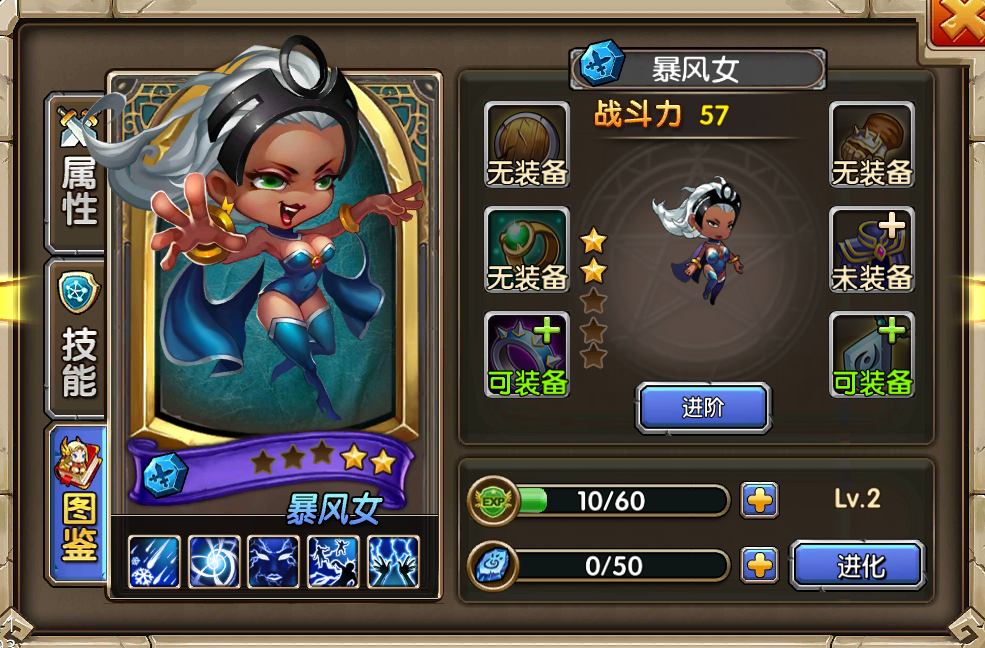Check the lightning figure skill icon
This screenshot has height=648, width=985.
point(333,562)
